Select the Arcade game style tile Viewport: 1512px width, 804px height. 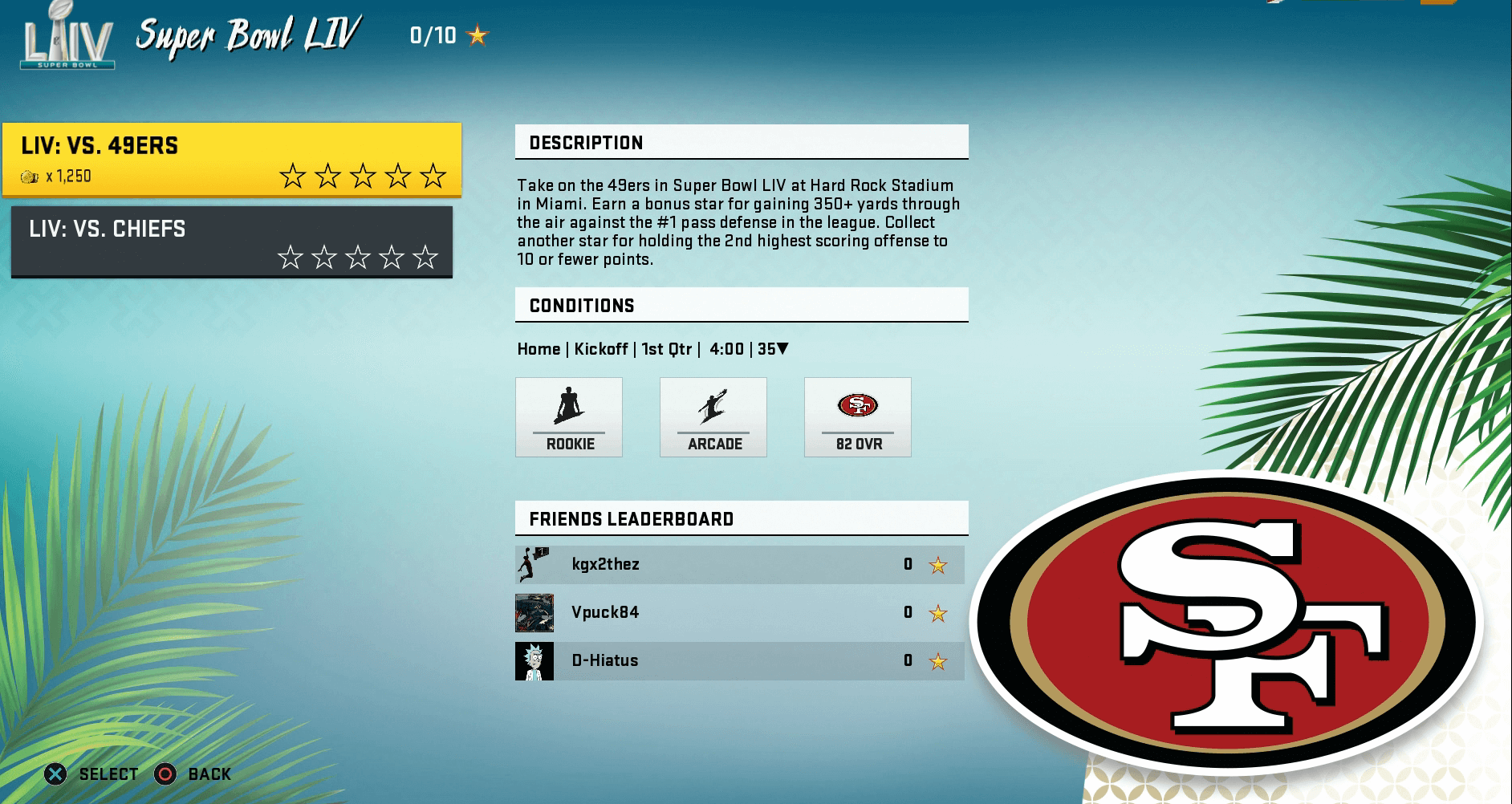coord(713,417)
